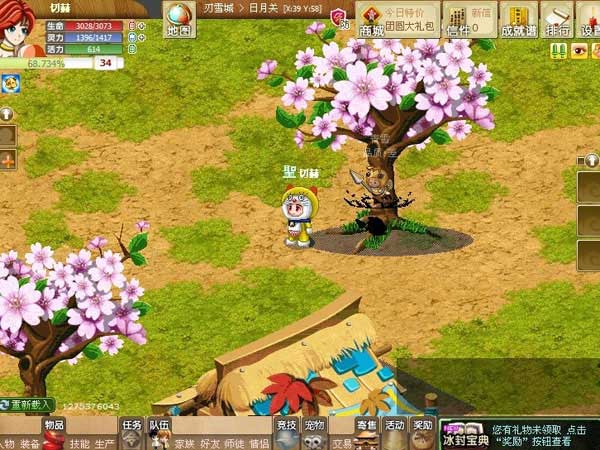600x450 pixels.
Task: Open the 技能 skills panel
Action: coord(80,443)
